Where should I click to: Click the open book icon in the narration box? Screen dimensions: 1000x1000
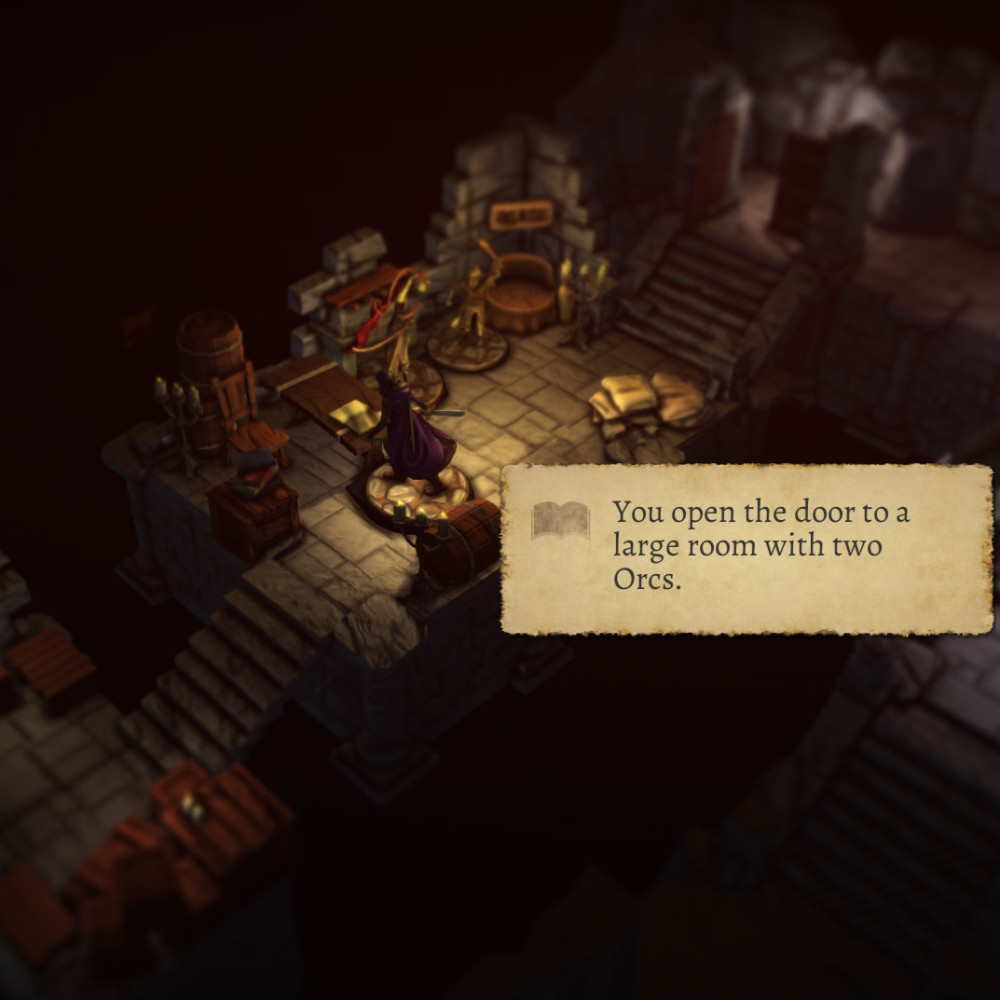tap(560, 521)
